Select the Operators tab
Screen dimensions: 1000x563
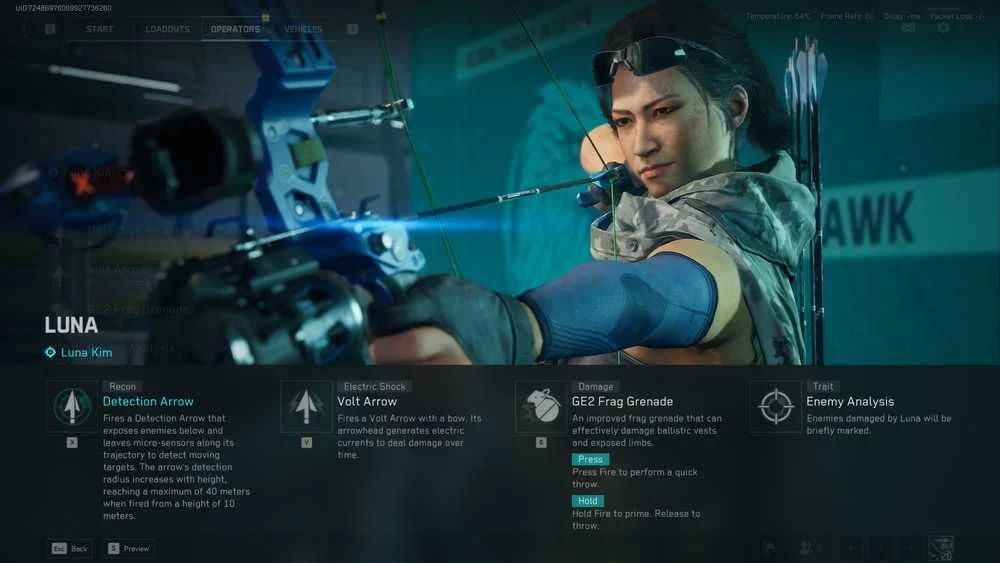(x=235, y=29)
